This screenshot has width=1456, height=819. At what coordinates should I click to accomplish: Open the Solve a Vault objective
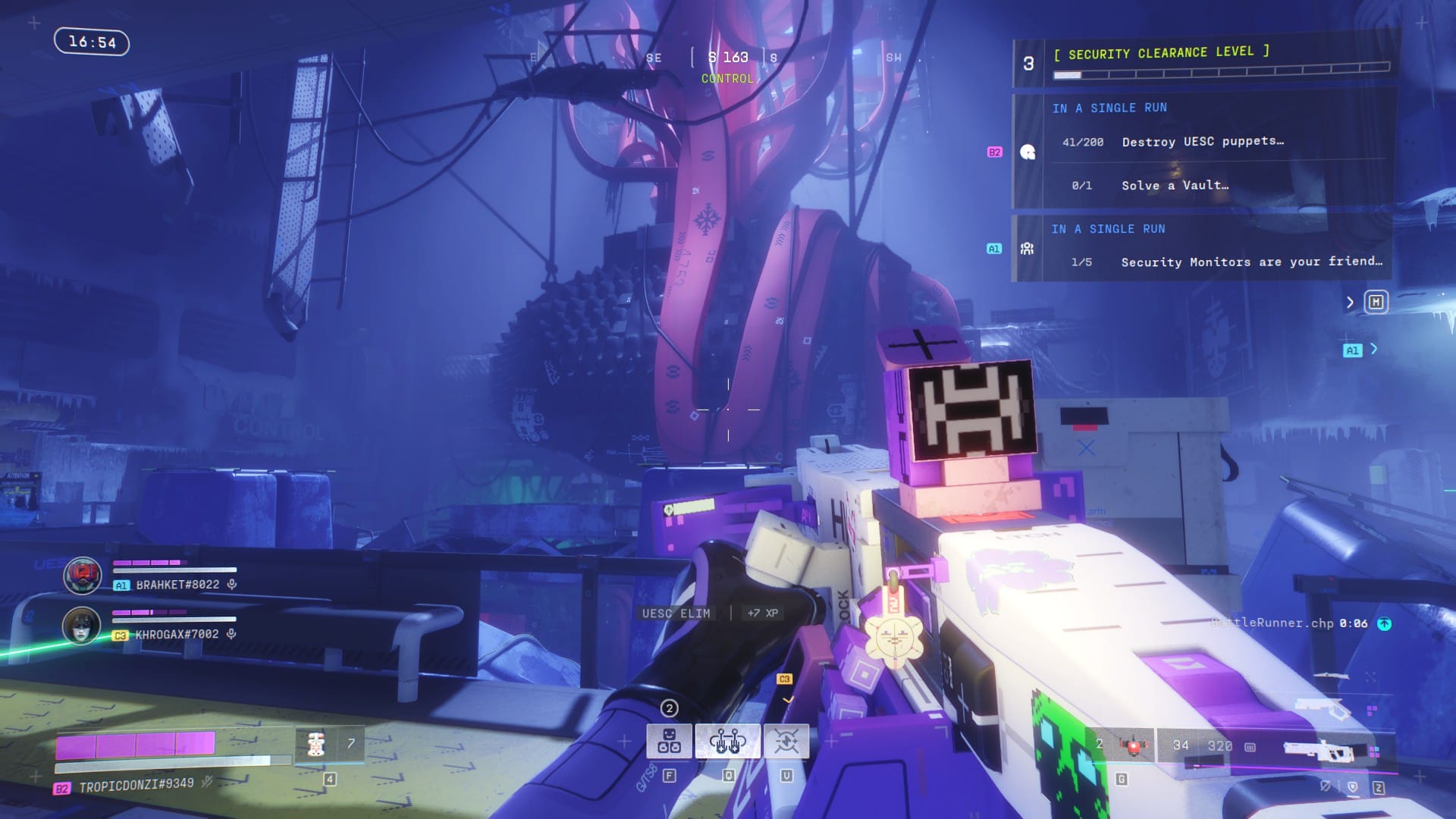tap(1175, 186)
